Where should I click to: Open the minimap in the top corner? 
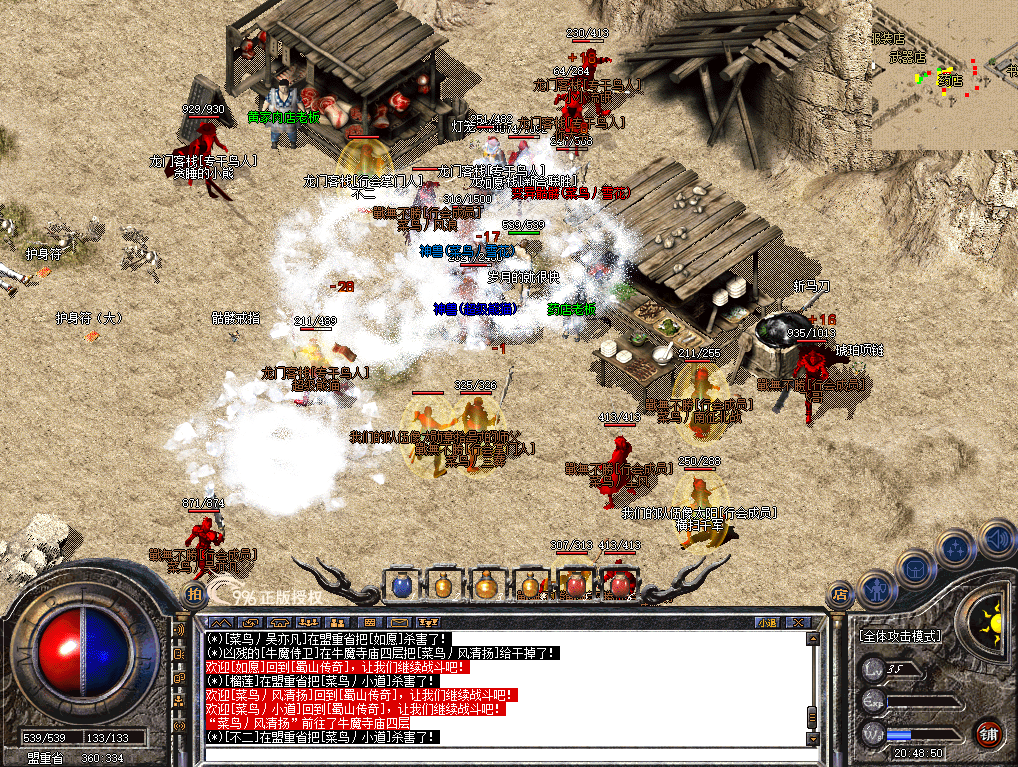(943, 75)
